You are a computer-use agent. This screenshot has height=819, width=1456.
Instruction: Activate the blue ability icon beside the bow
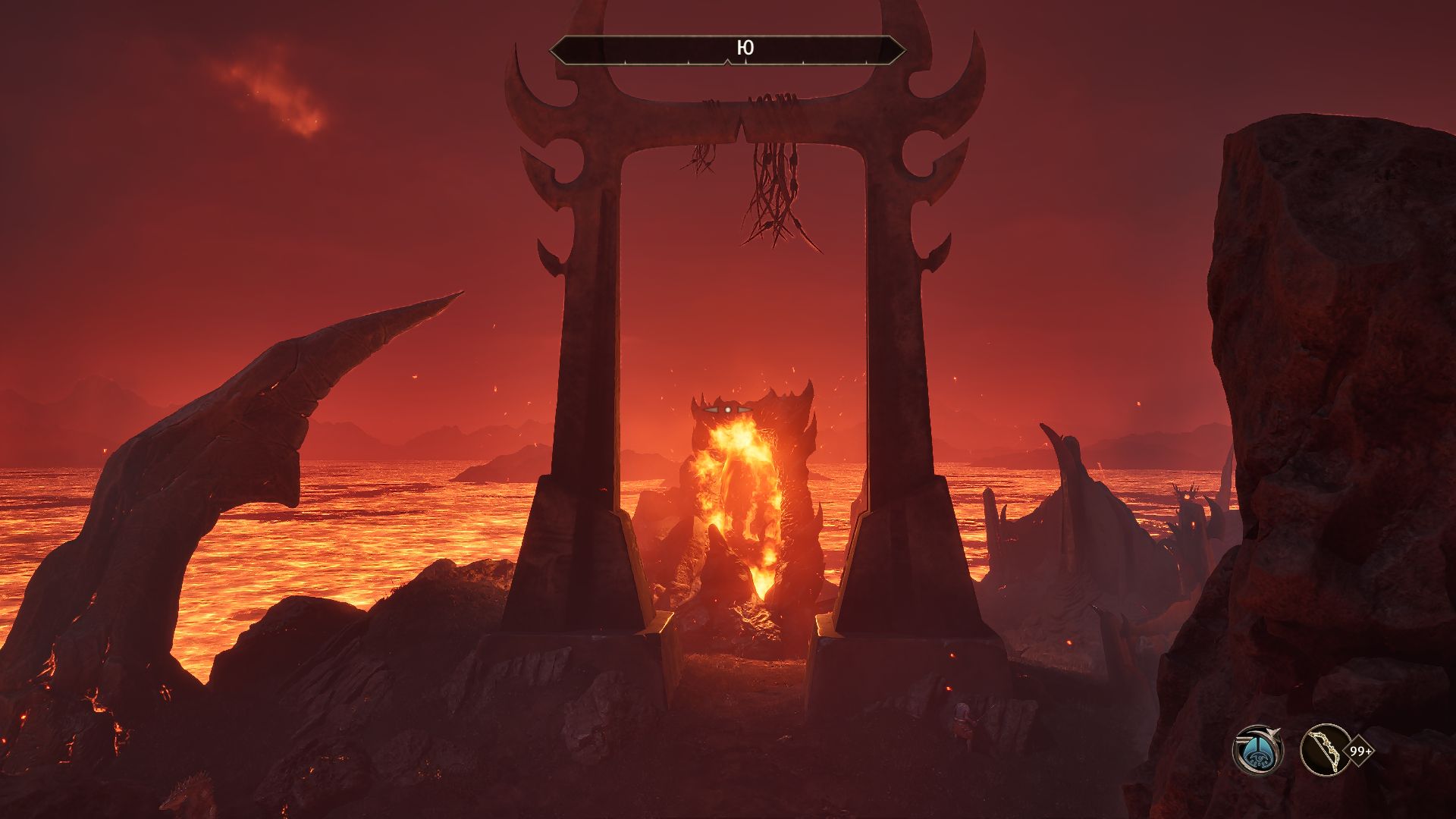pyautogui.click(x=1257, y=750)
